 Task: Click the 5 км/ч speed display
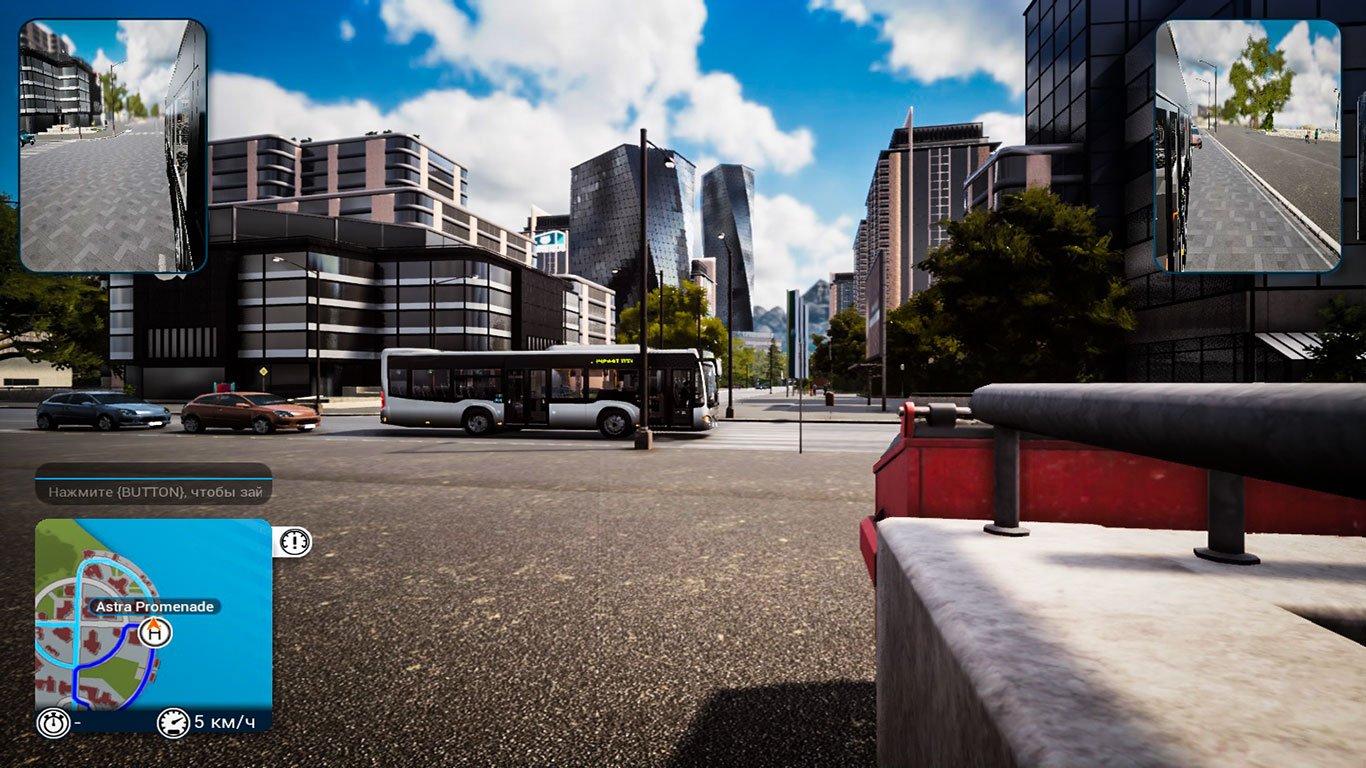[223, 721]
